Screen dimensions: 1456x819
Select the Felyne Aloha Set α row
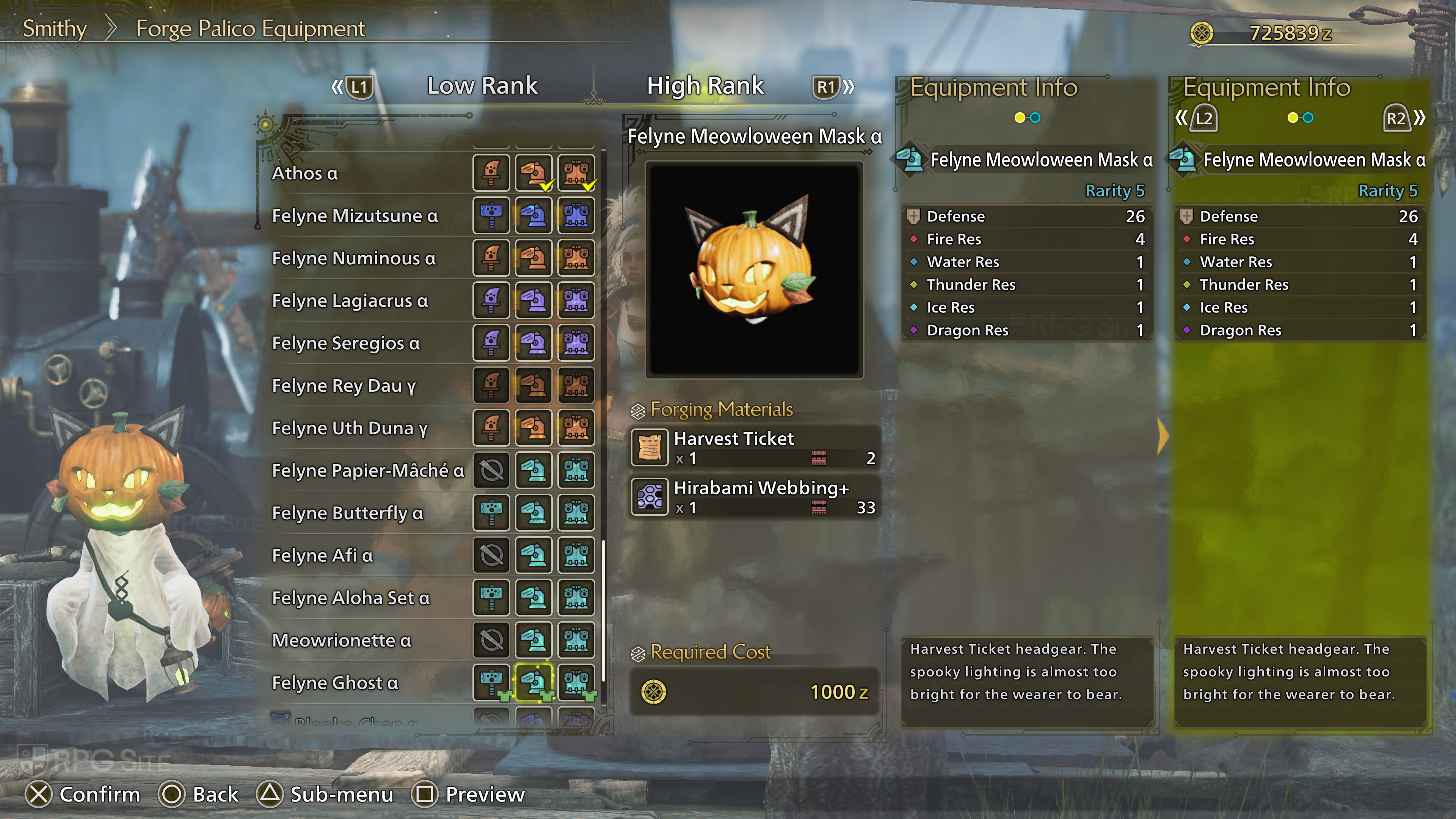[351, 598]
